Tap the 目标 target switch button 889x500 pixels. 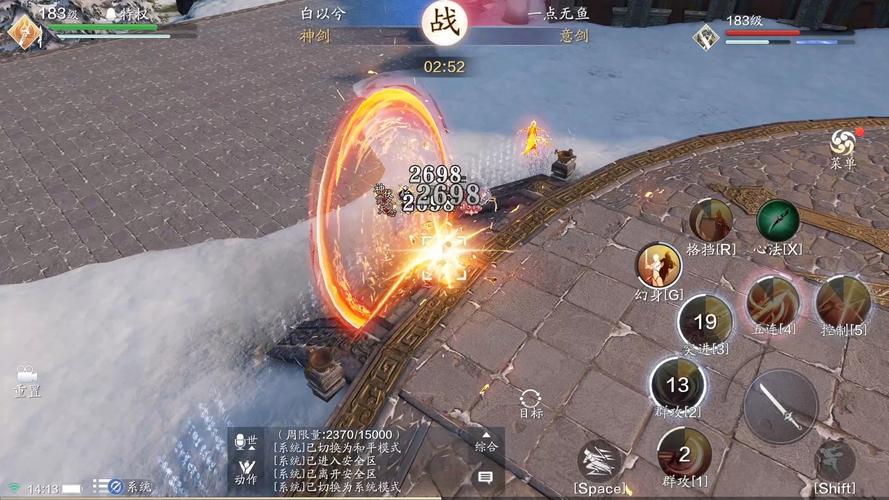(531, 400)
